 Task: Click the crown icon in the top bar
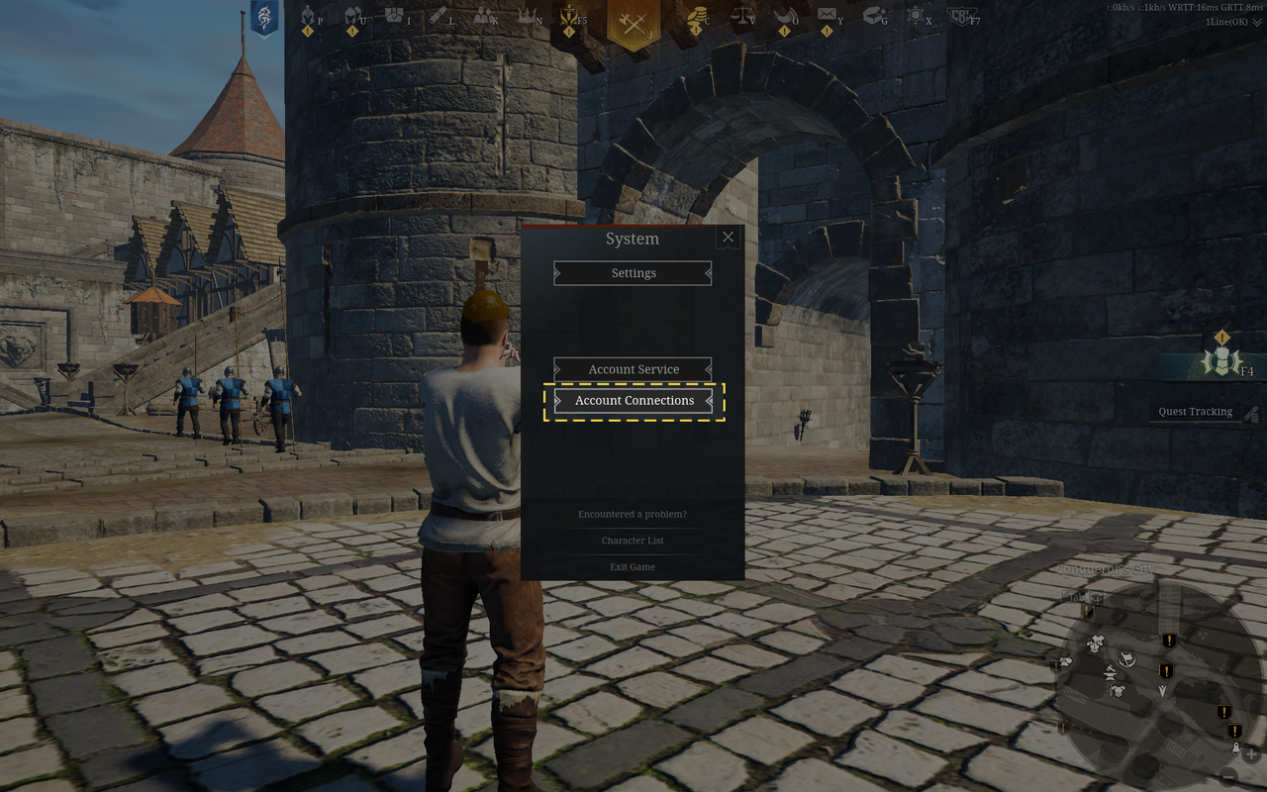pos(526,17)
